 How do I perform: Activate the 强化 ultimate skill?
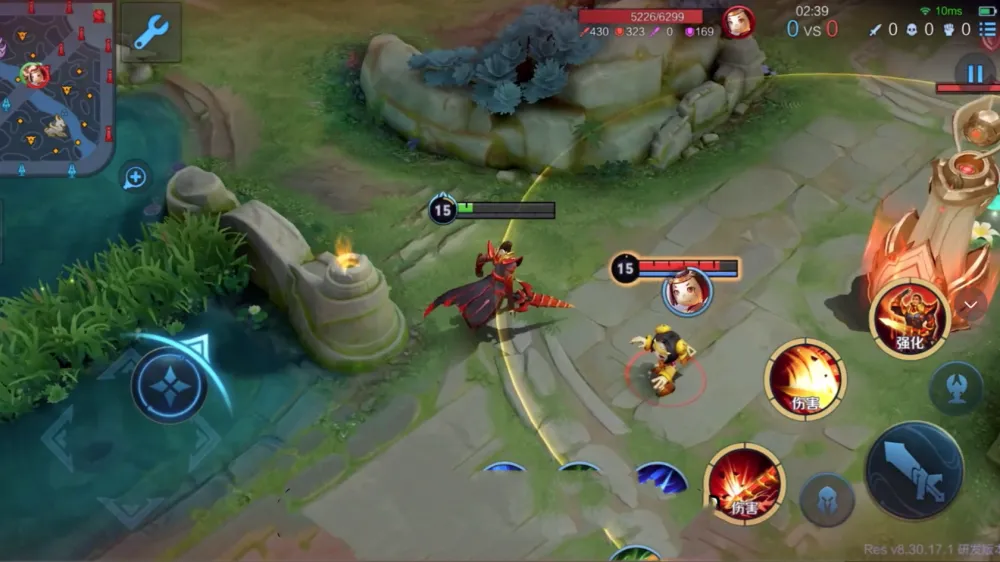pos(909,320)
